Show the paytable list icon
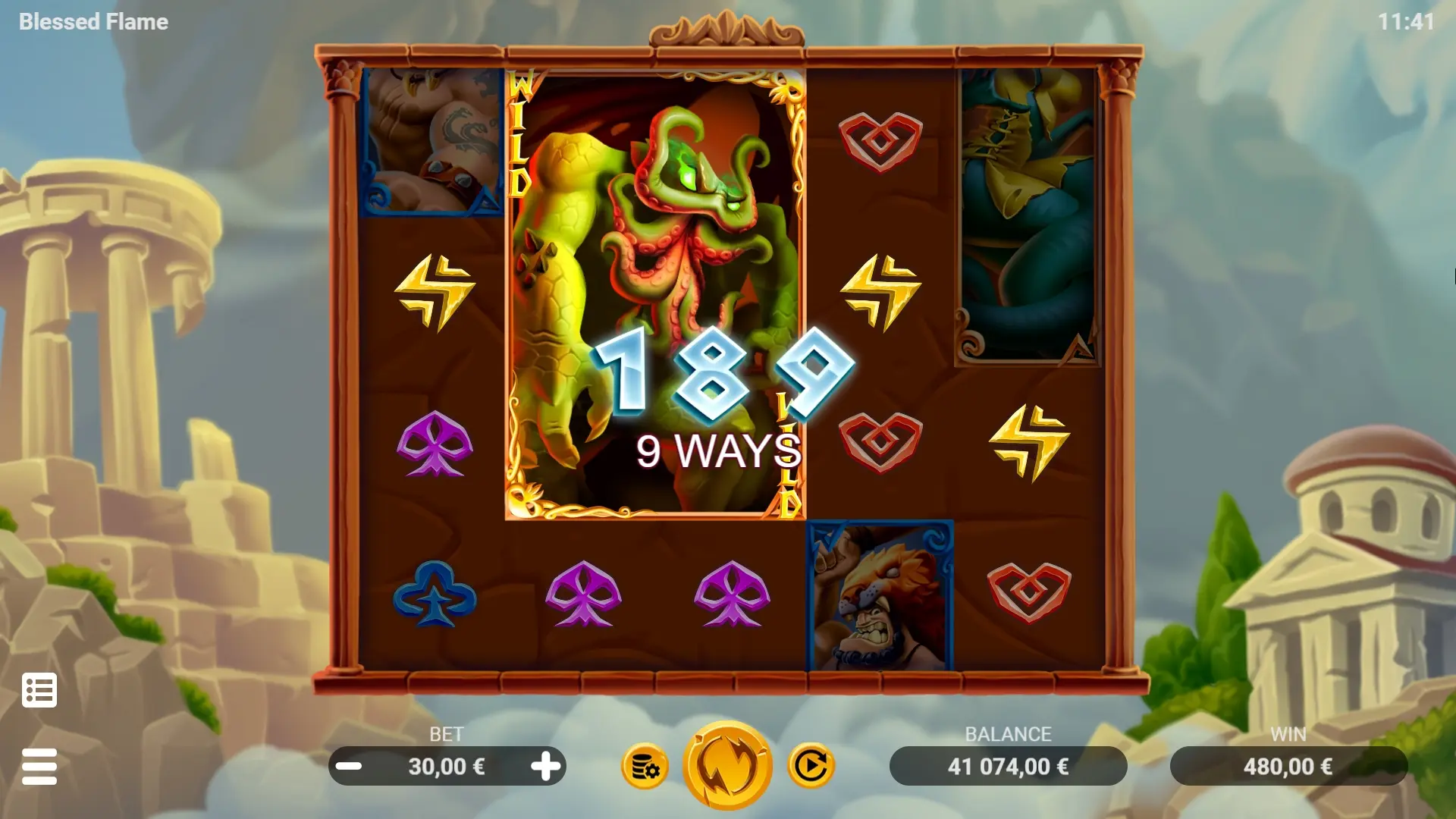This screenshot has height=819, width=1456. (x=39, y=690)
